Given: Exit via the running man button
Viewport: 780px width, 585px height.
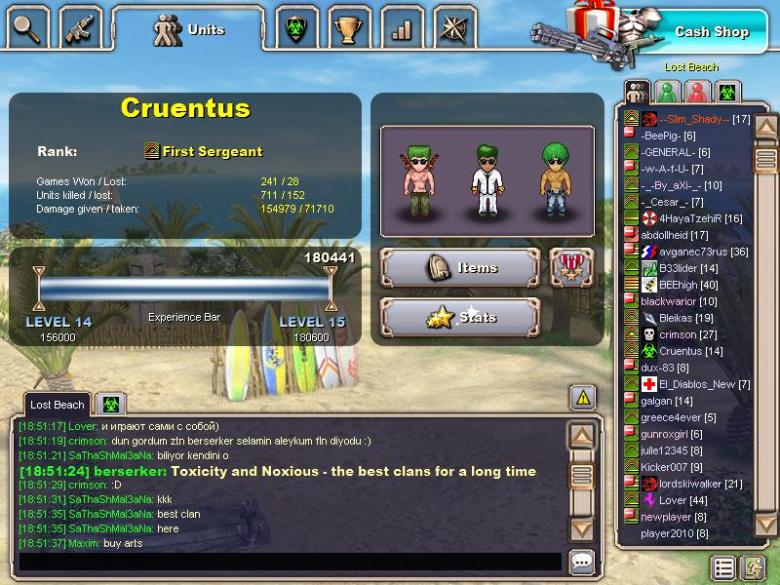Looking at the screenshot, I should click(751, 568).
